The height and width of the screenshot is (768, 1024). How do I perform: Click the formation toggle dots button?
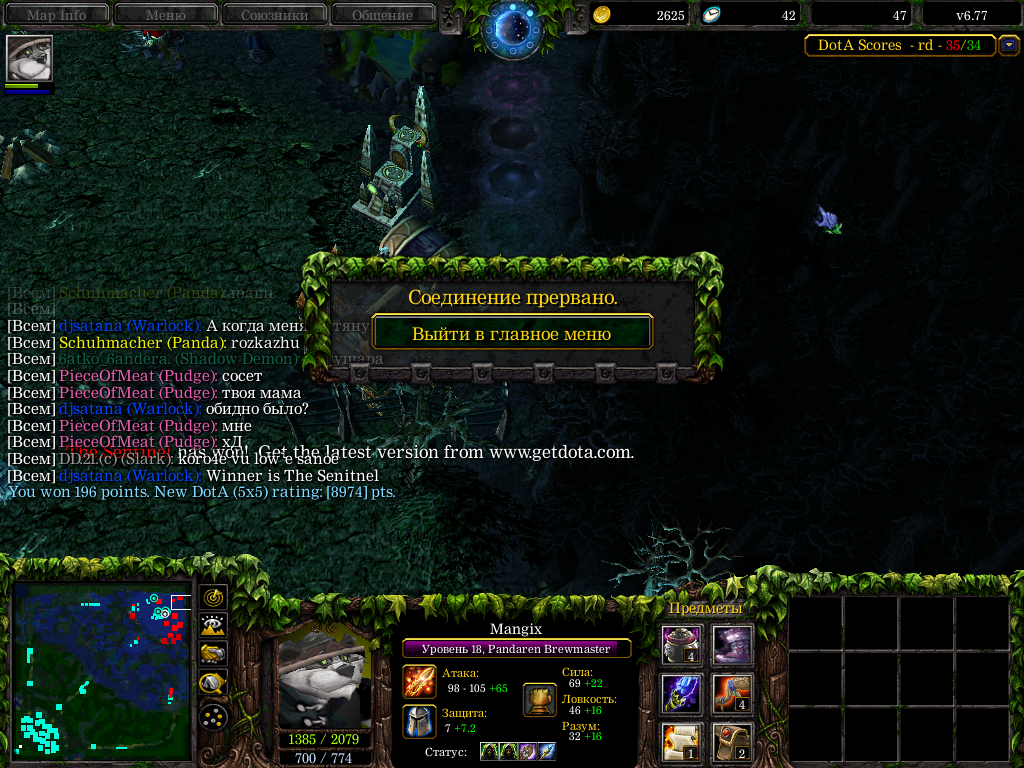[x=213, y=716]
